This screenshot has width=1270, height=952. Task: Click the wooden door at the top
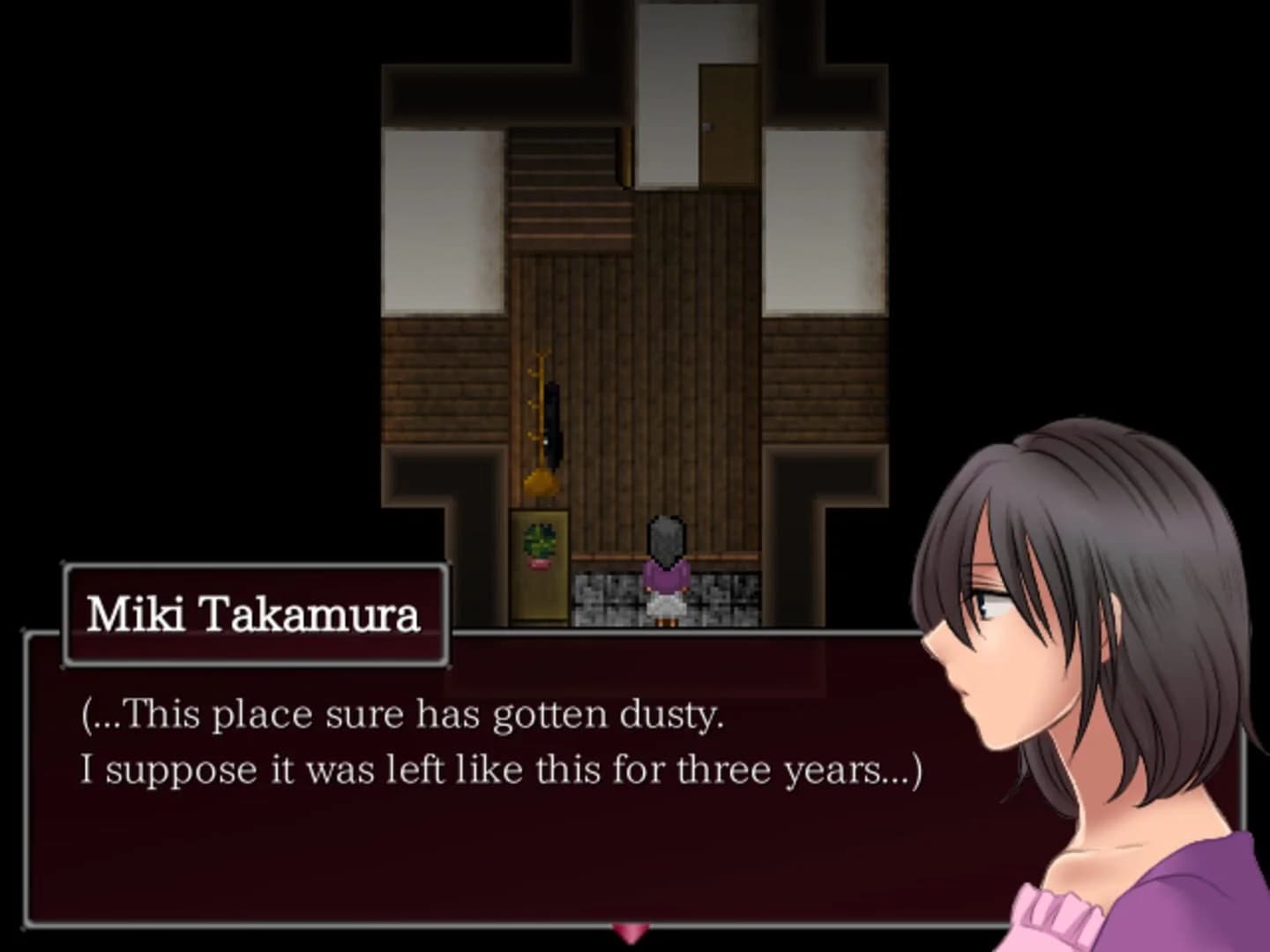click(732, 123)
